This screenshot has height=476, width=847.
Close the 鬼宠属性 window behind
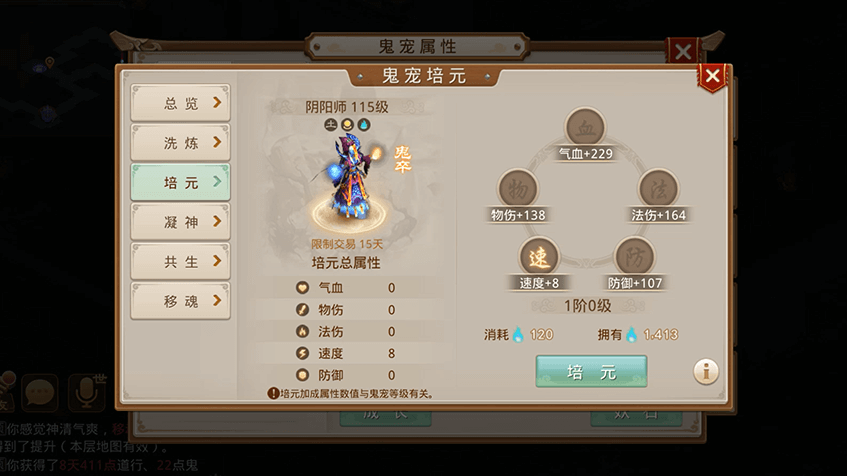point(682,51)
